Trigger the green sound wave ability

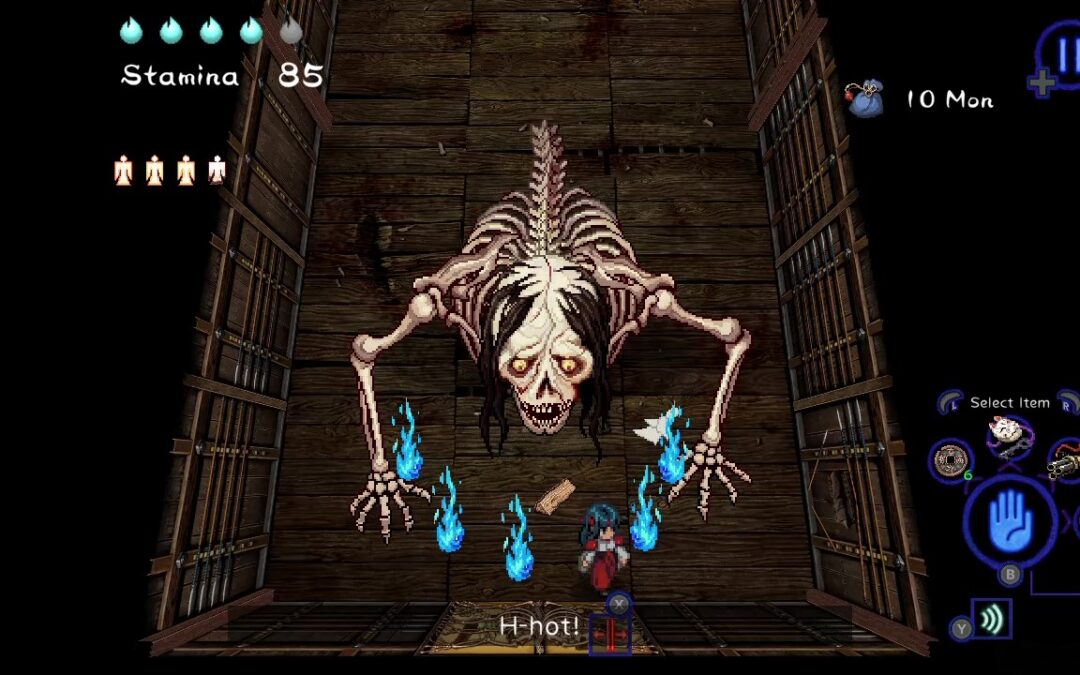coord(991,620)
